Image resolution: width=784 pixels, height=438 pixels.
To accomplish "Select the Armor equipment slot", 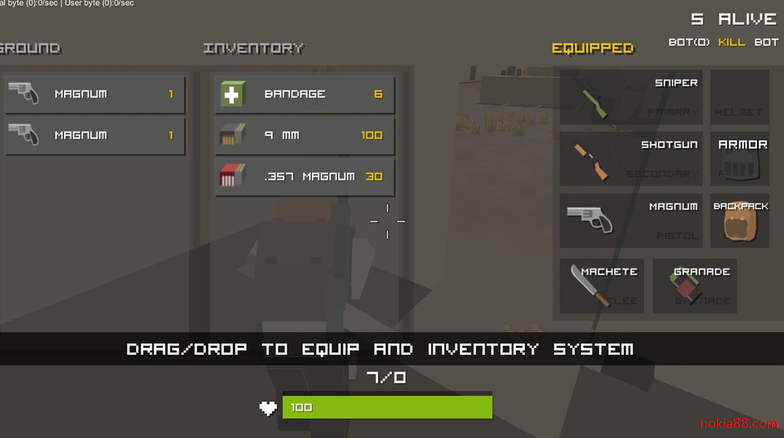I will click(x=740, y=158).
